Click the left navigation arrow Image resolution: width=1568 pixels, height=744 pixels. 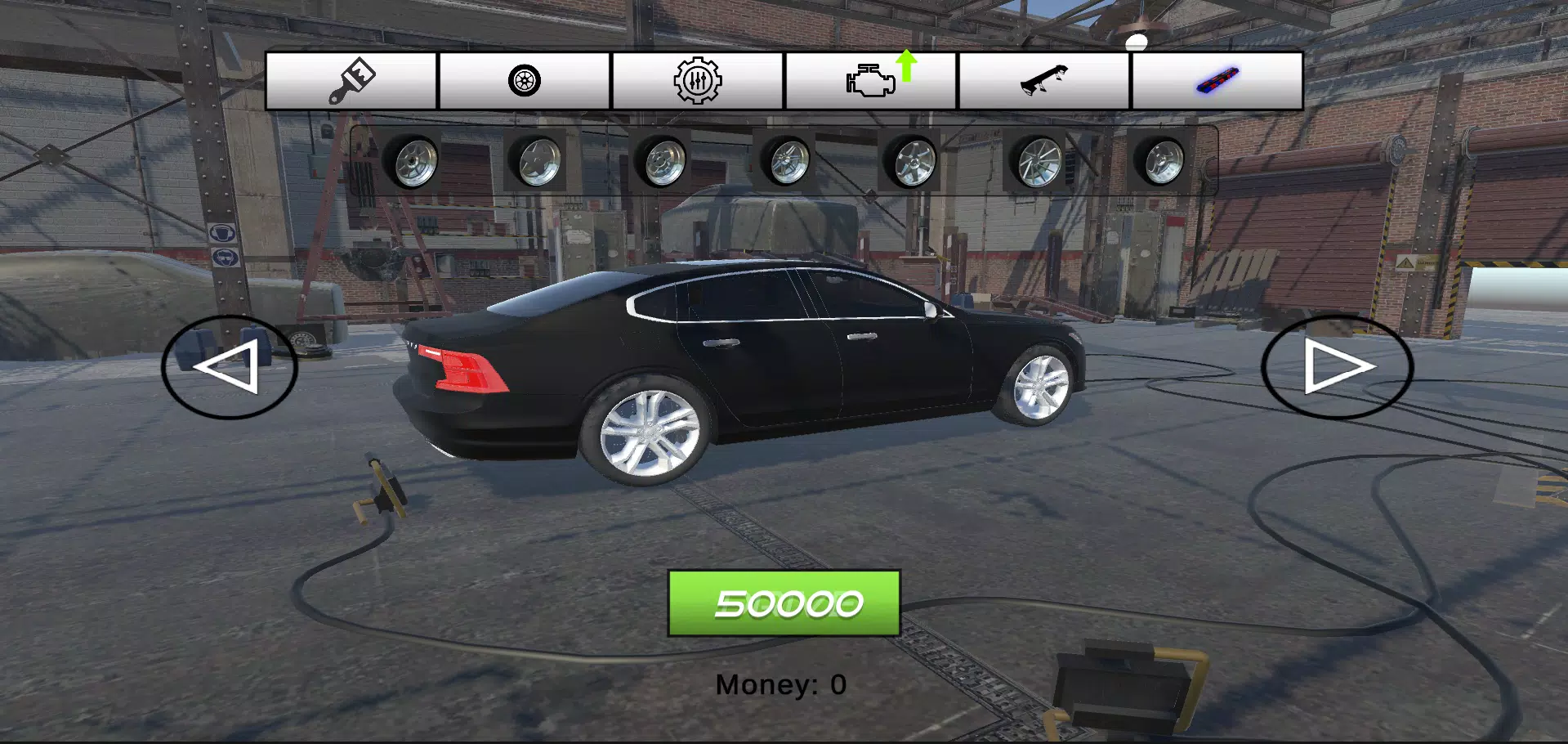(x=230, y=368)
